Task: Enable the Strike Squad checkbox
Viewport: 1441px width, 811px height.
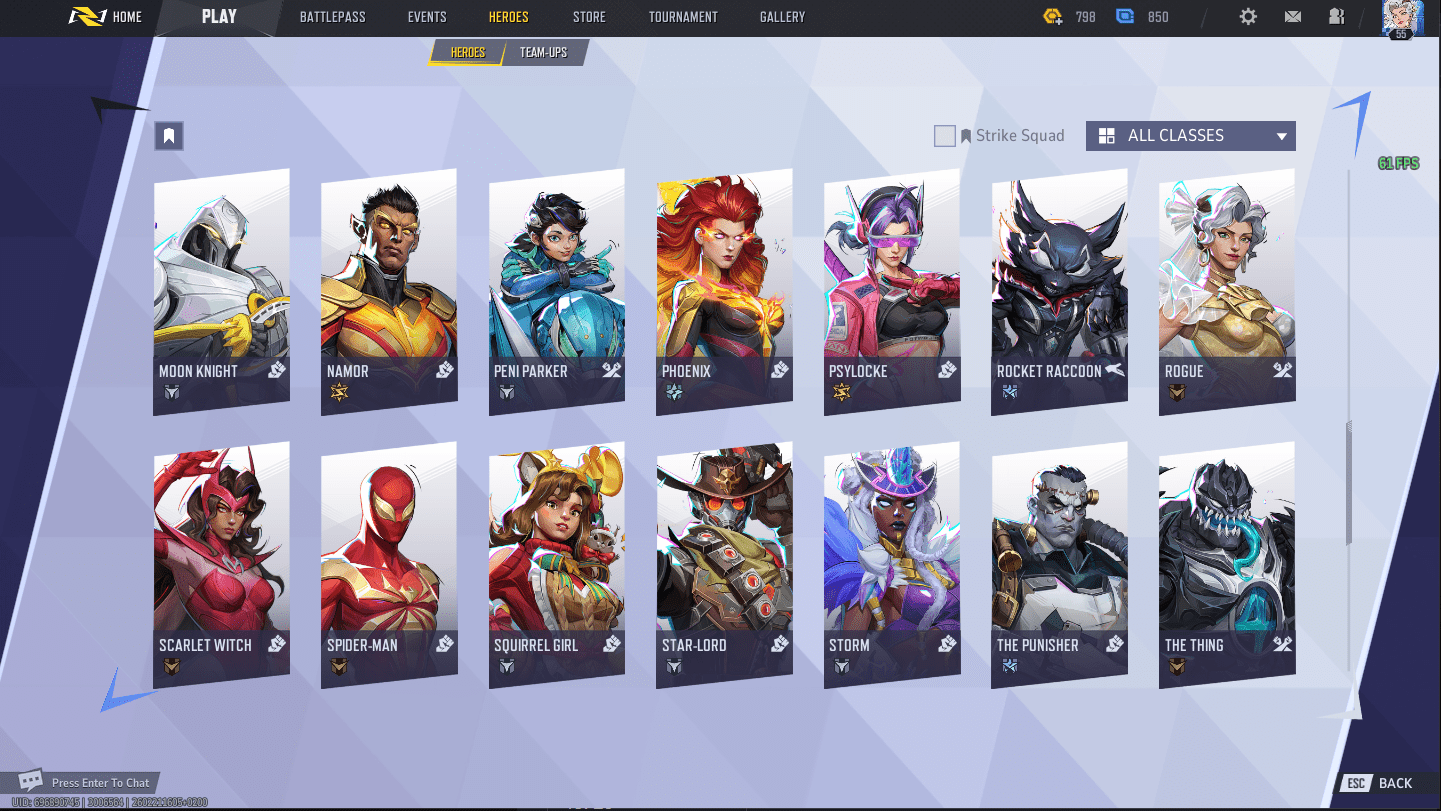Action: click(x=945, y=135)
